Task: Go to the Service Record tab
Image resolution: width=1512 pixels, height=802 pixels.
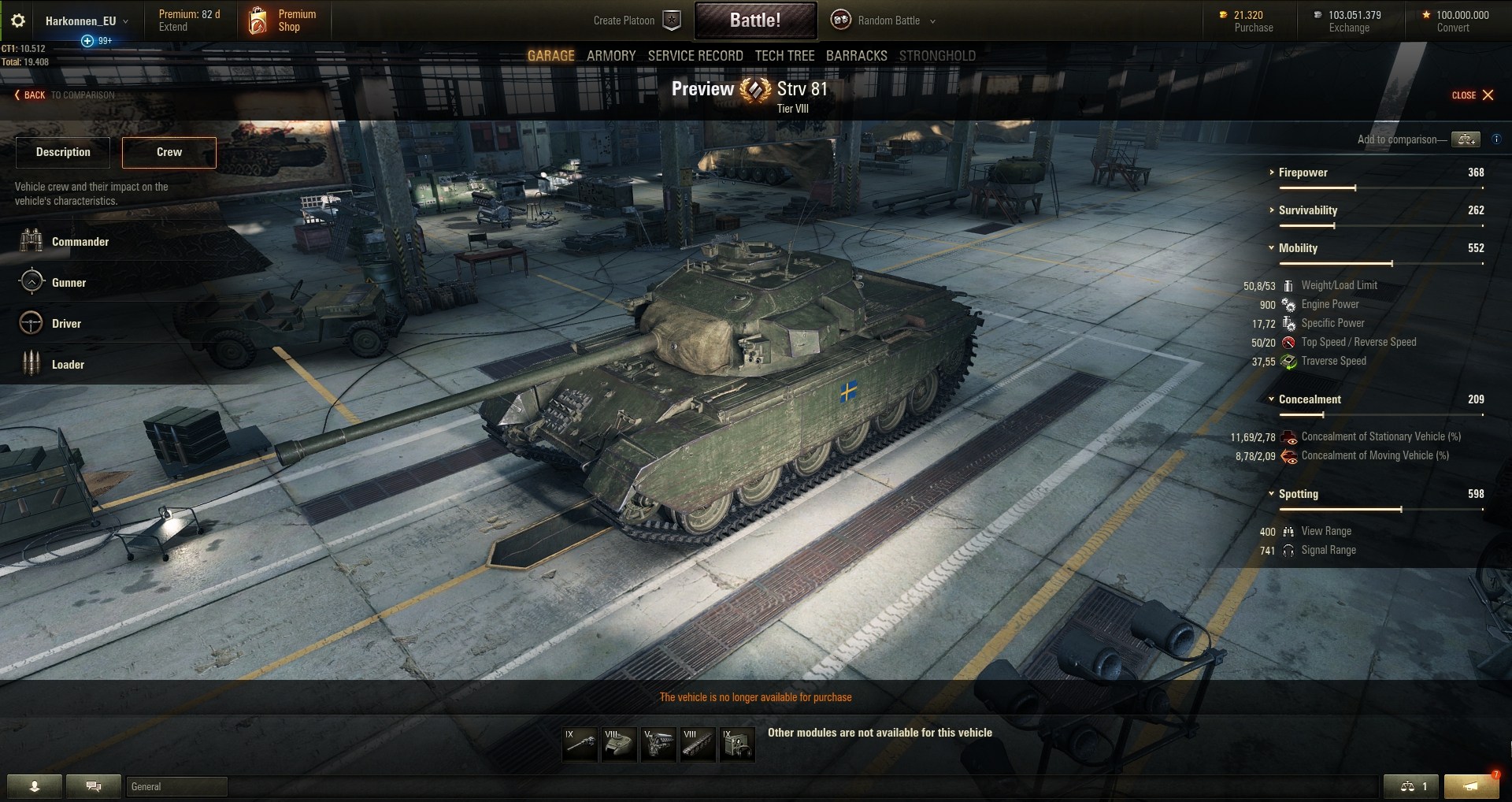Action: (x=695, y=56)
